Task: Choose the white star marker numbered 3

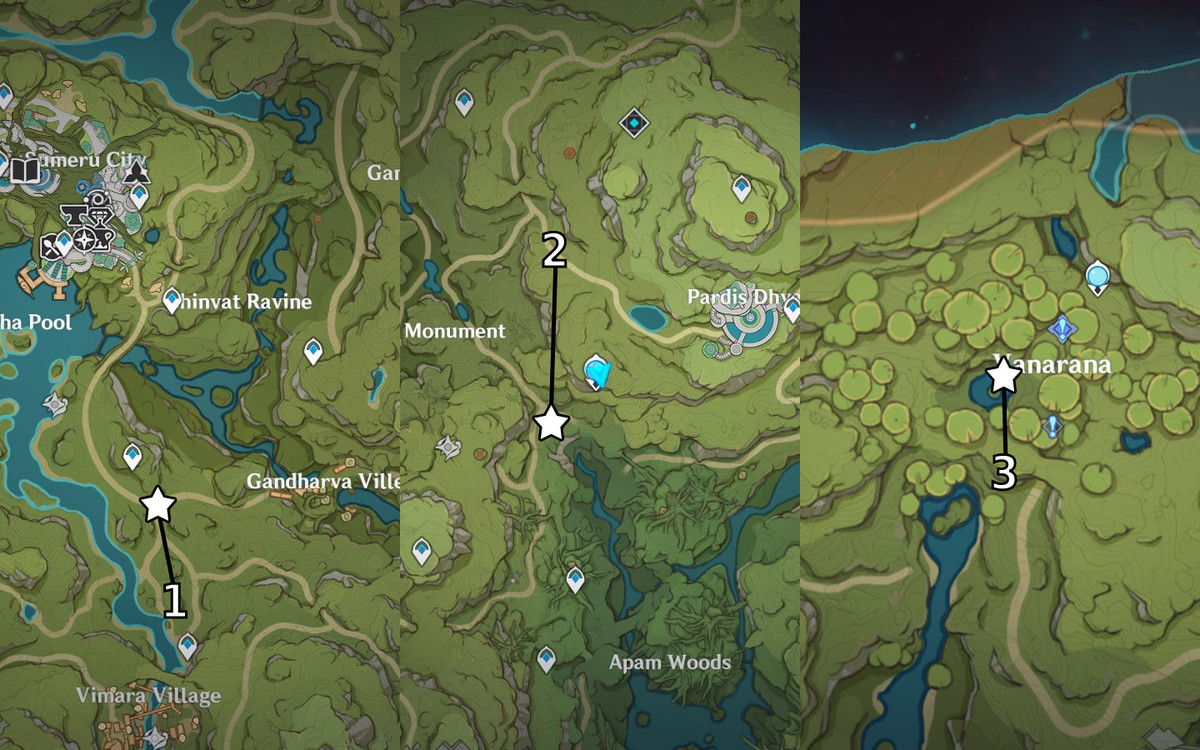Action: tap(1002, 376)
